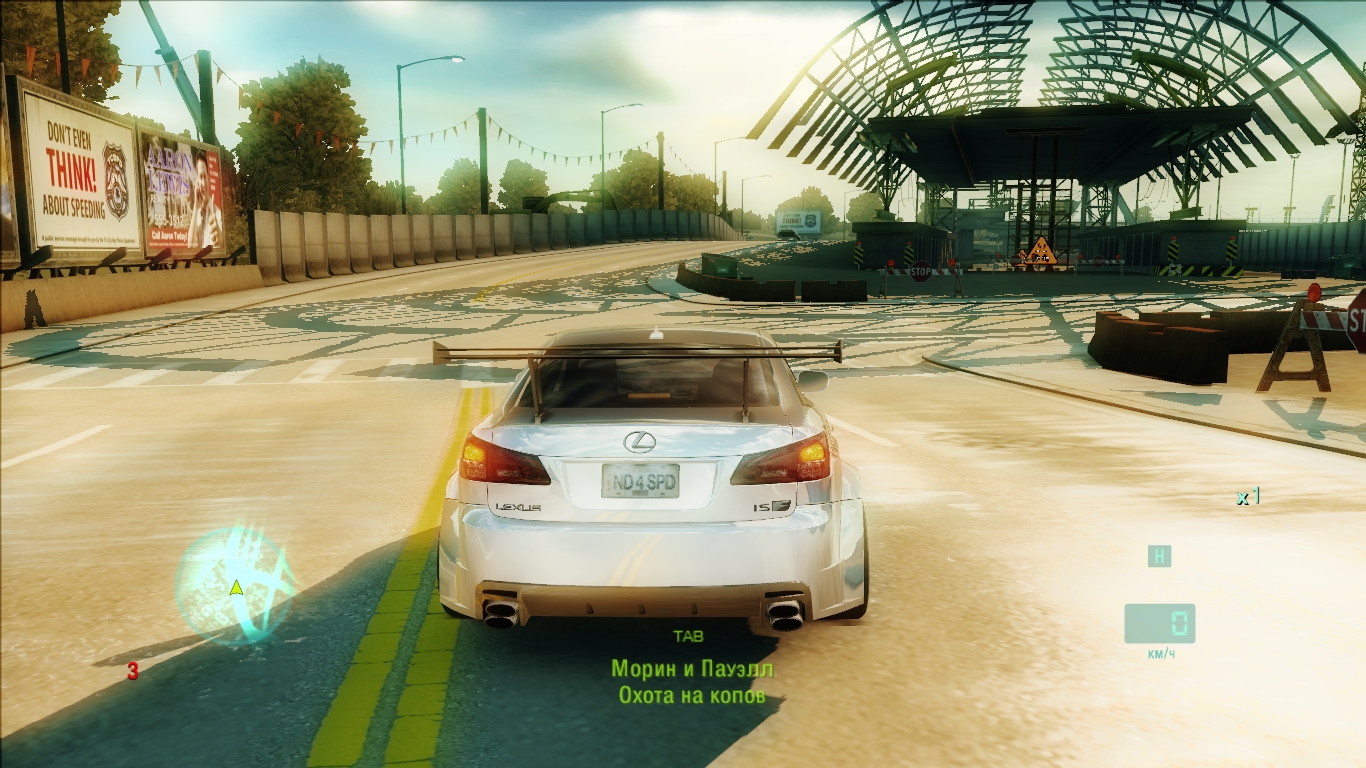Click the cyan x1 multiplier indicator
Image resolution: width=1366 pixels, height=768 pixels.
[x=1246, y=494]
